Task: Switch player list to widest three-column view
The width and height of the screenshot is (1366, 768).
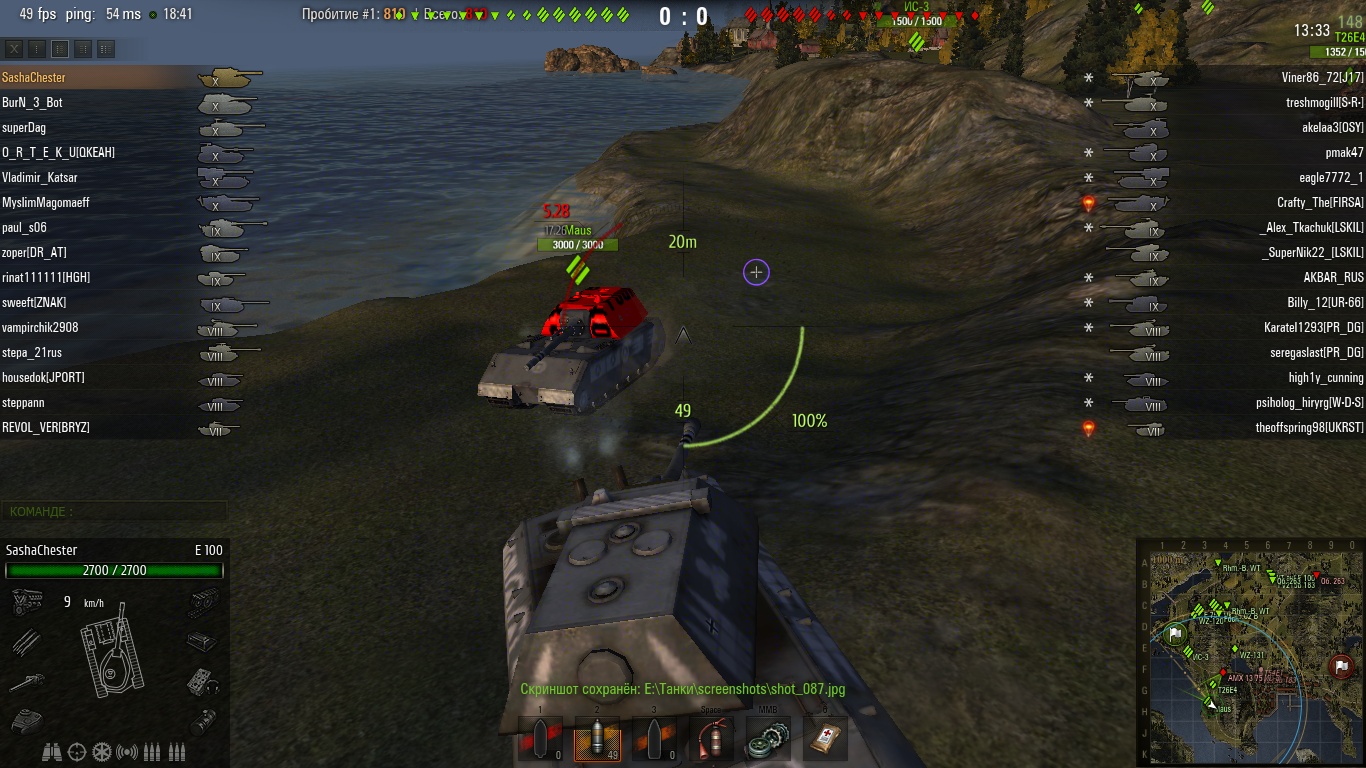Action: (x=106, y=48)
